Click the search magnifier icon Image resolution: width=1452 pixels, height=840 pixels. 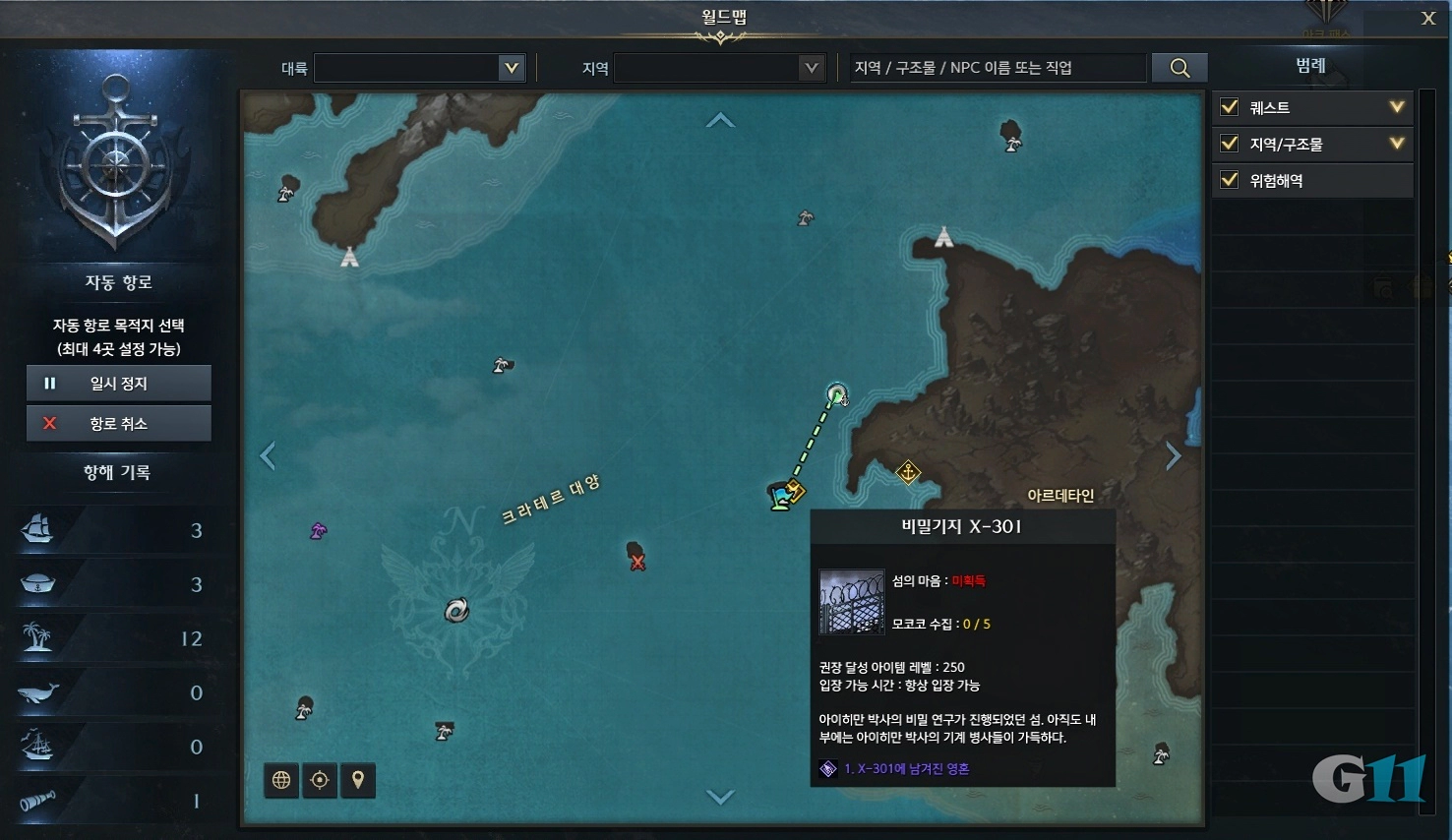point(1179,67)
